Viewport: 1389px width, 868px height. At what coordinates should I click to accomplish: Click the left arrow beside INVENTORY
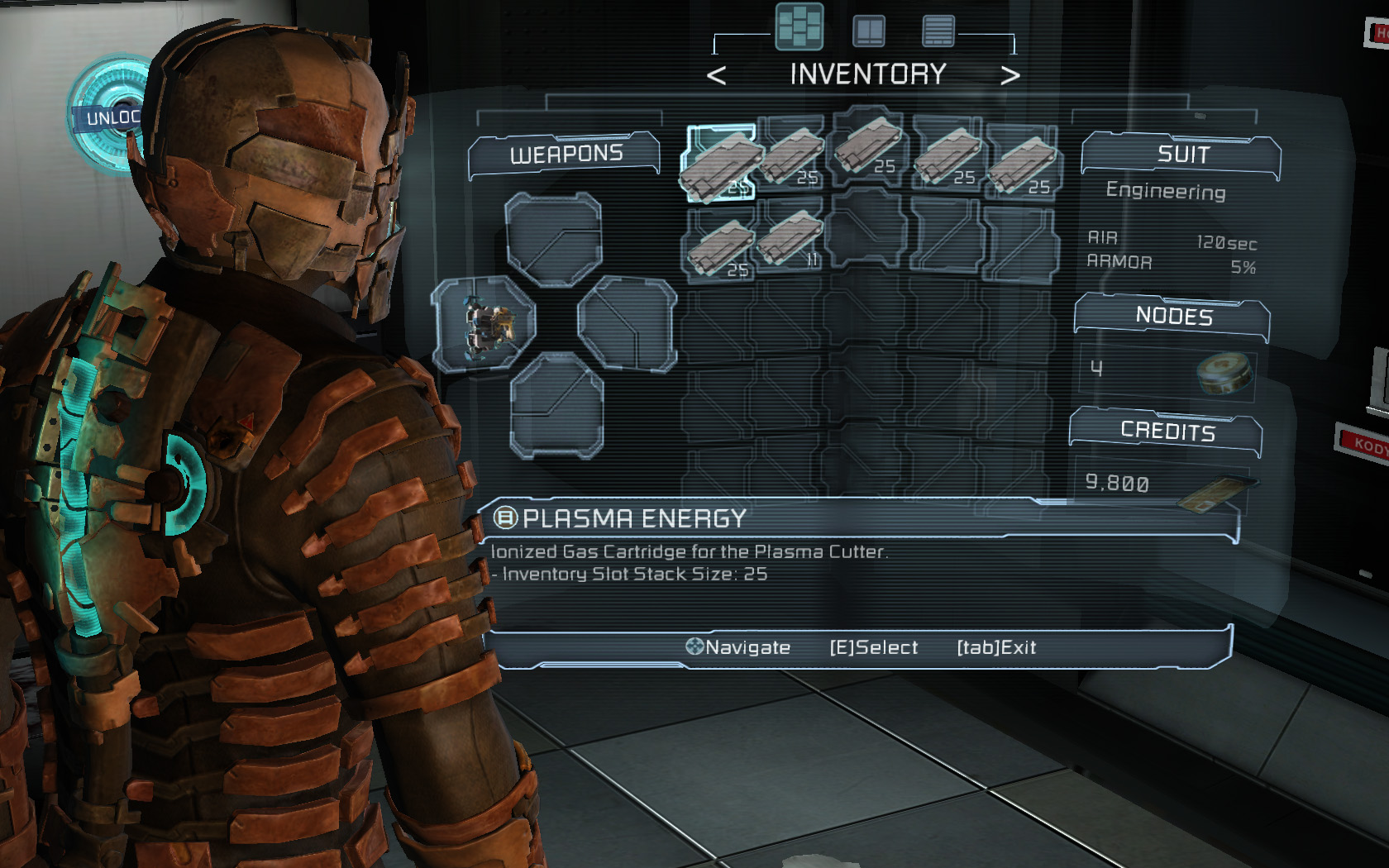717,76
